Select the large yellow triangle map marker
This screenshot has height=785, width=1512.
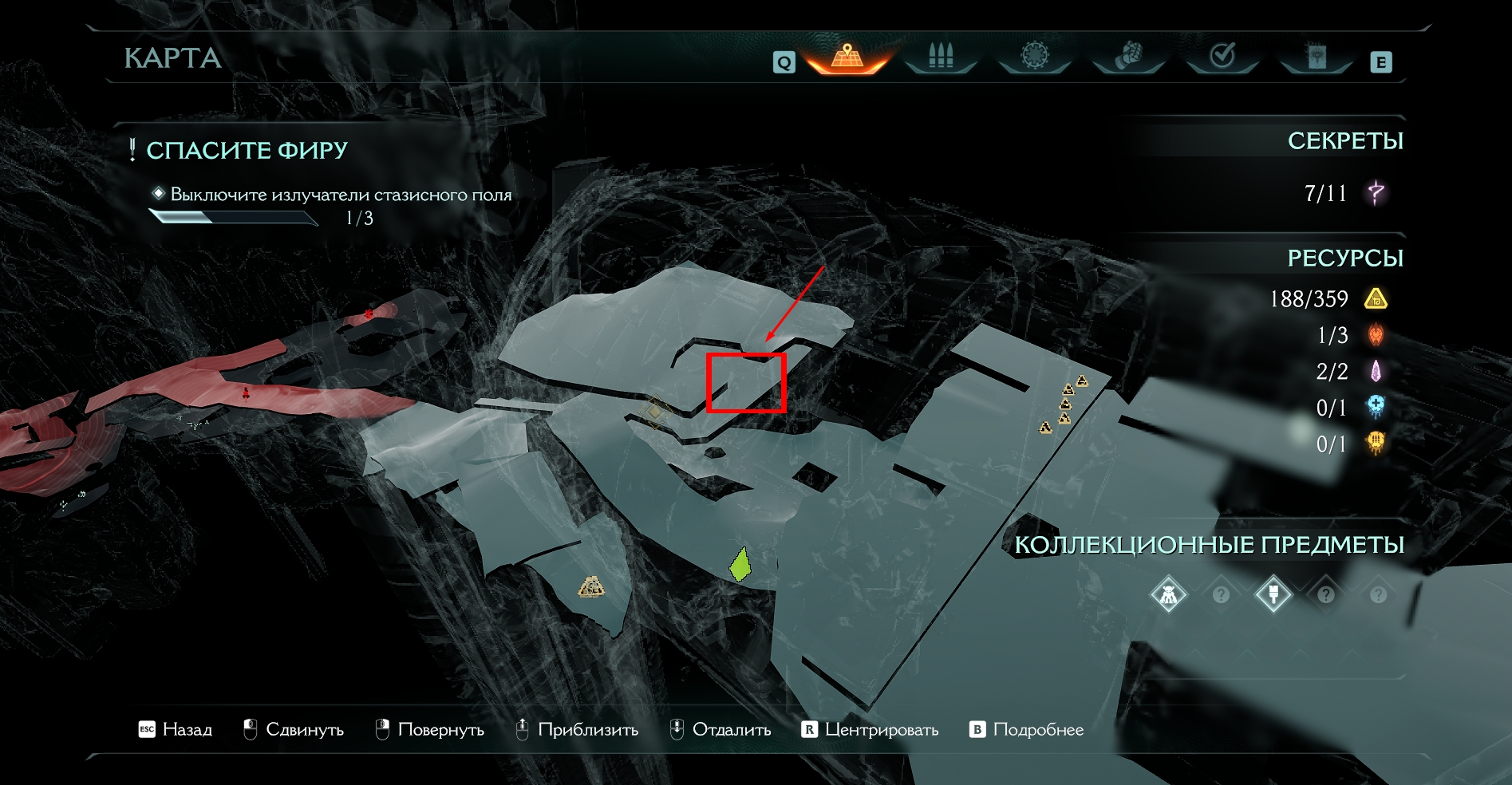click(591, 587)
